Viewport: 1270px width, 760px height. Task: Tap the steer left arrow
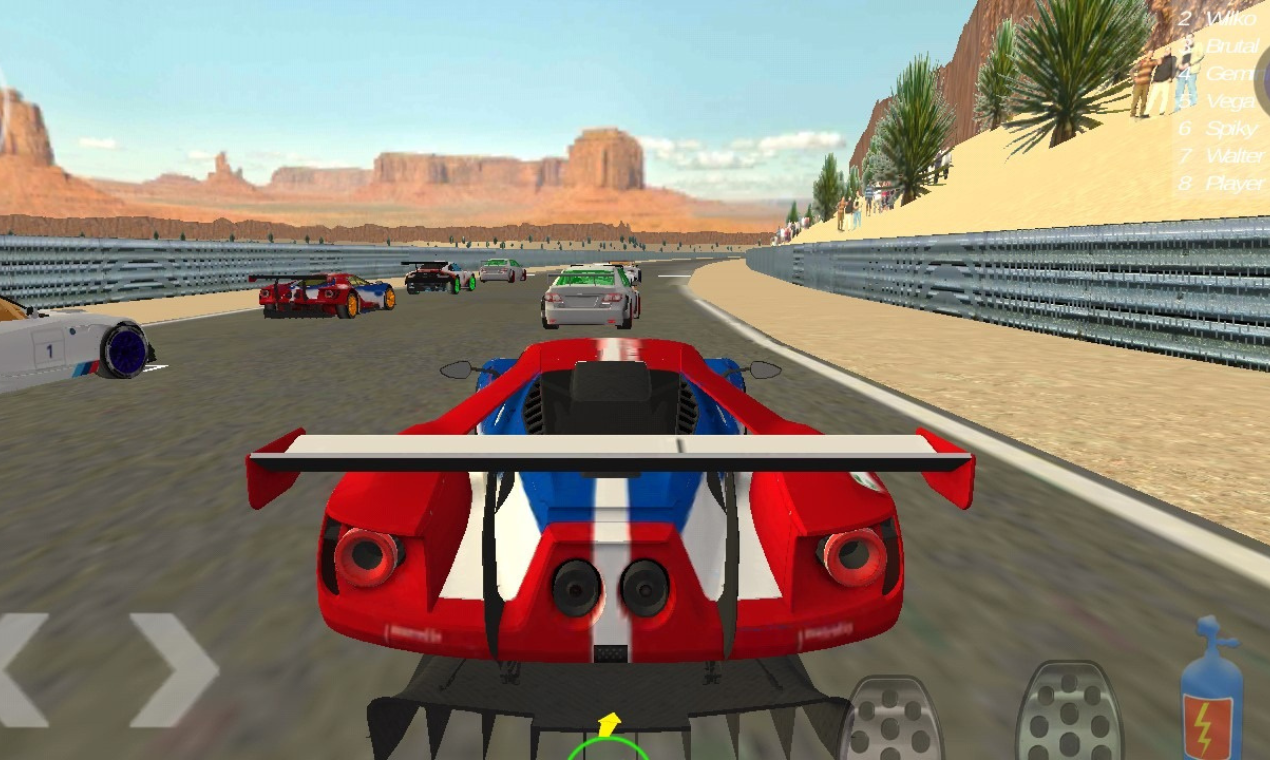pos(22,670)
